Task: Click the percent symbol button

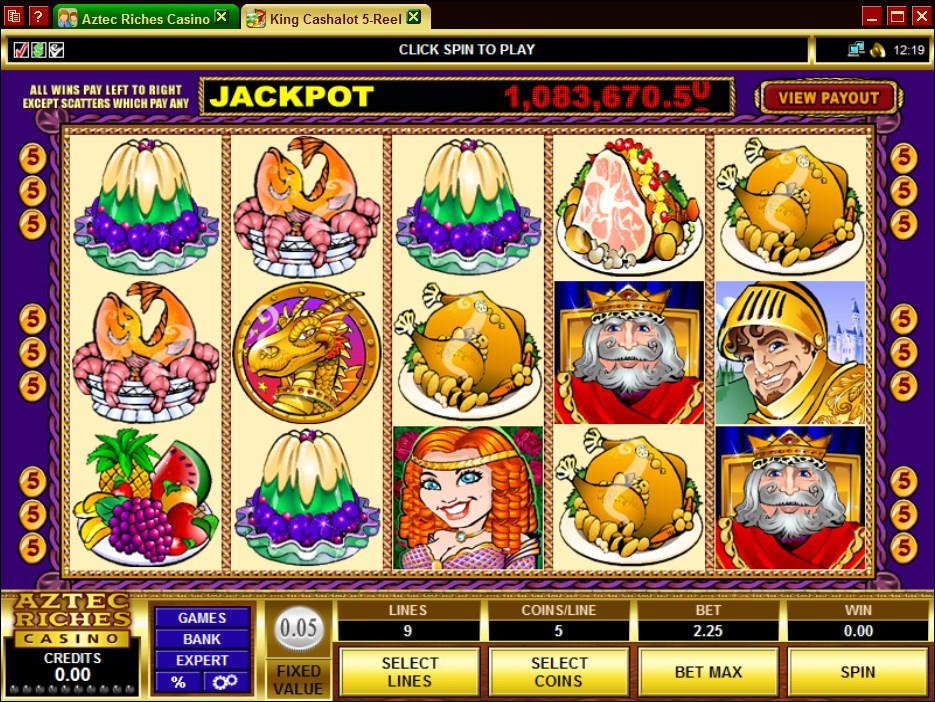Action: (178, 682)
